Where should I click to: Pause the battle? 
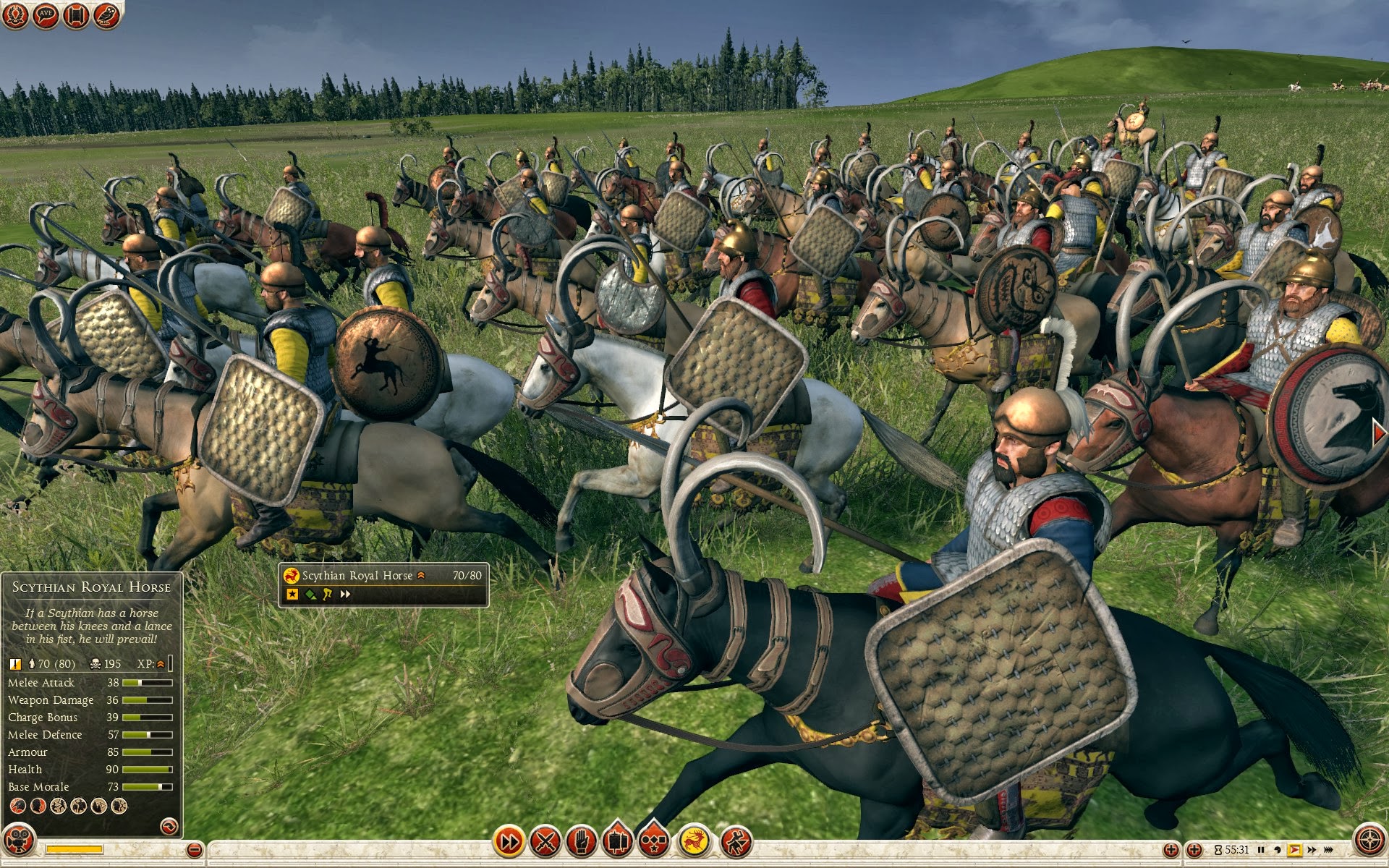pos(1261,850)
